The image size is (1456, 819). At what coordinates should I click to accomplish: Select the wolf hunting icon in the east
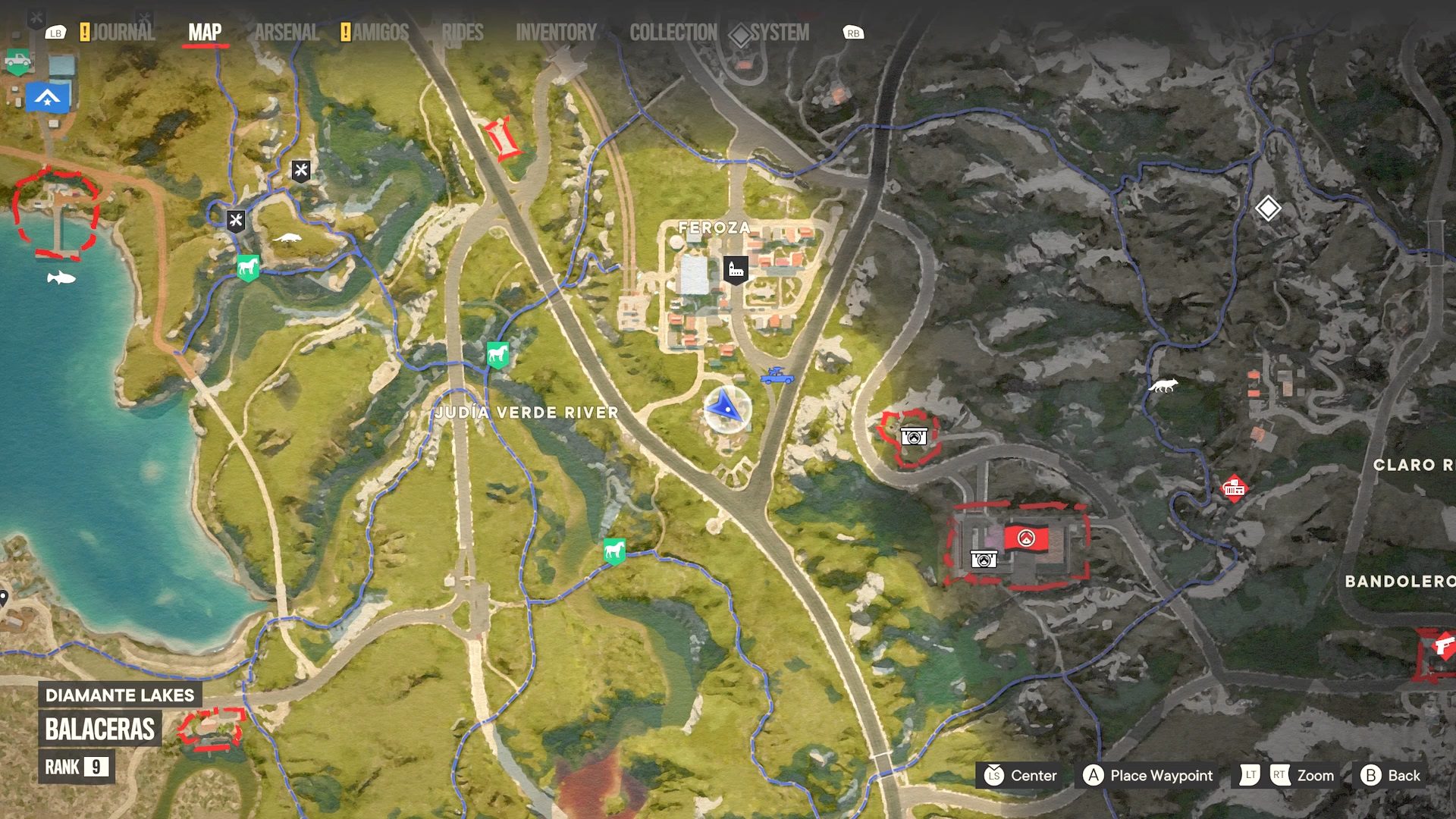[1163, 385]
